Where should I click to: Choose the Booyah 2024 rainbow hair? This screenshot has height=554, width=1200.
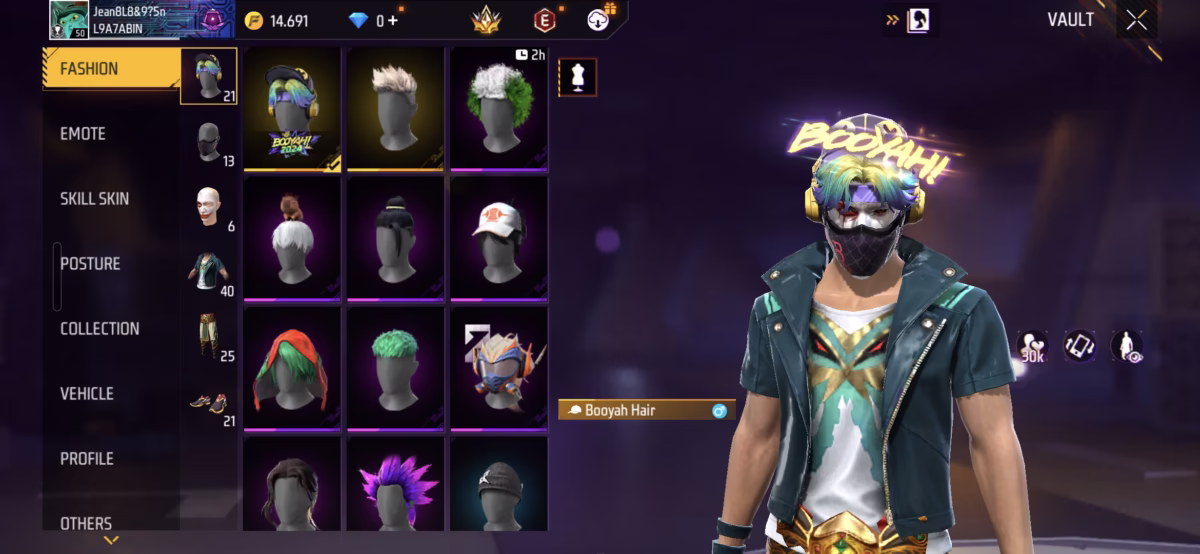292,110
